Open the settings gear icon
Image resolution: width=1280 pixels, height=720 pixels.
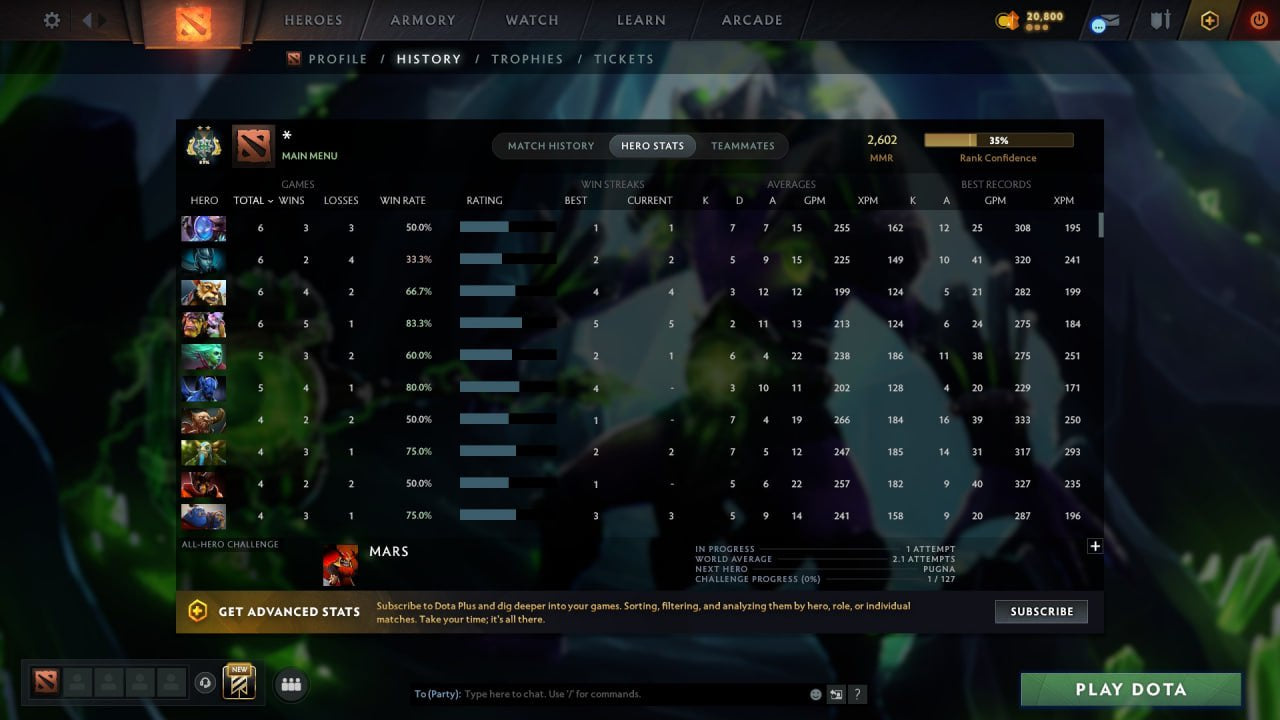[51, 19]
